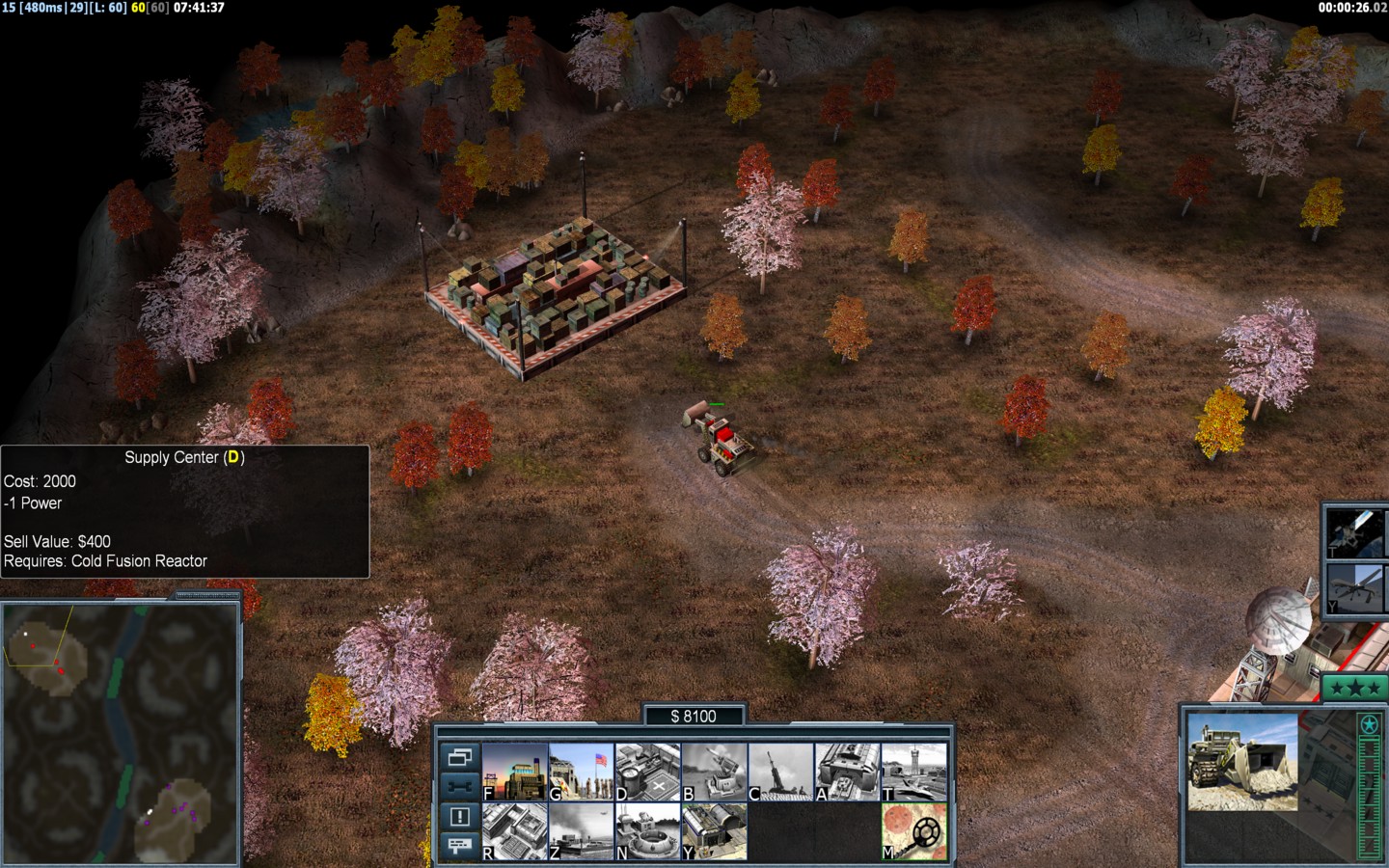The width and height of the screenshot is (1389, 868).
Task: Build the Supply Center (D)
Action: tap(648, 772)
